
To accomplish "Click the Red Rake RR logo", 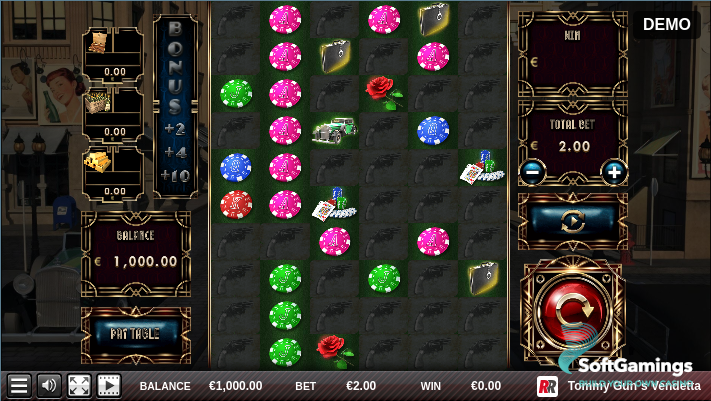I will pyautogui.click(x=547, y=386).
